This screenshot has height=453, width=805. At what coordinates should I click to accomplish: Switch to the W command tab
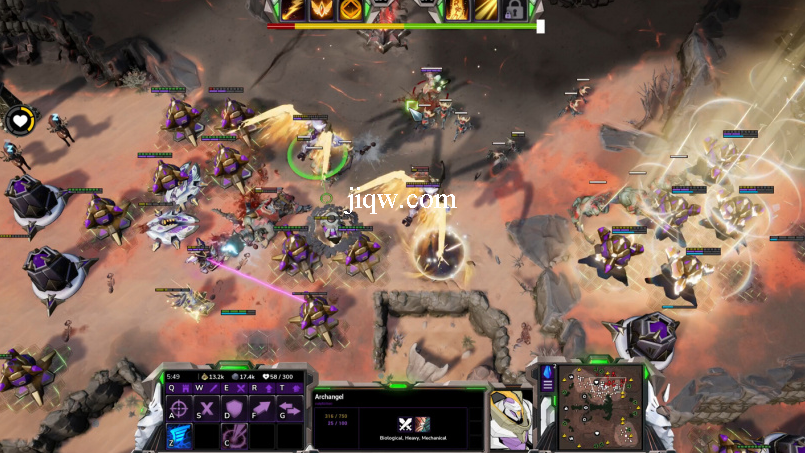209,388
